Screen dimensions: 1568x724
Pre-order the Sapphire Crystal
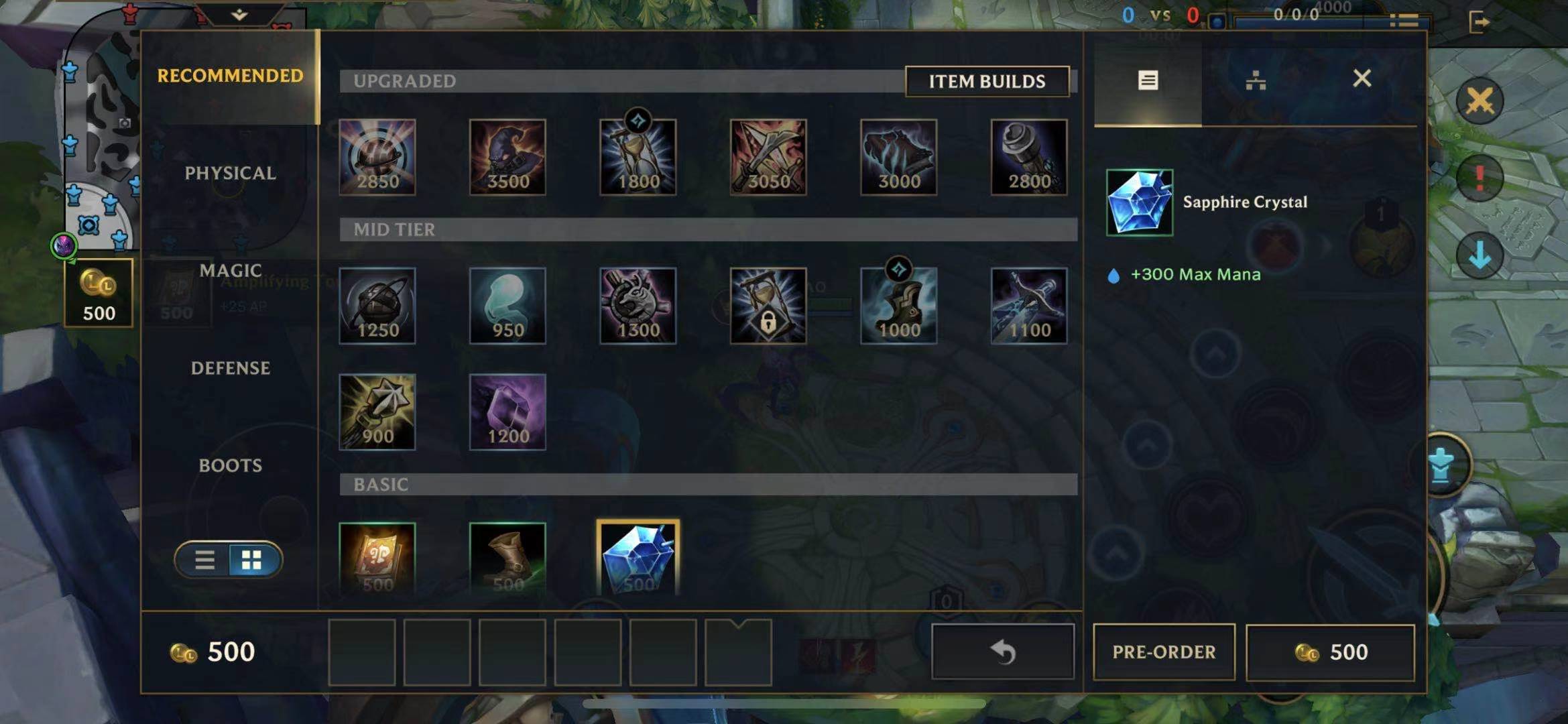coord(1163,652)
